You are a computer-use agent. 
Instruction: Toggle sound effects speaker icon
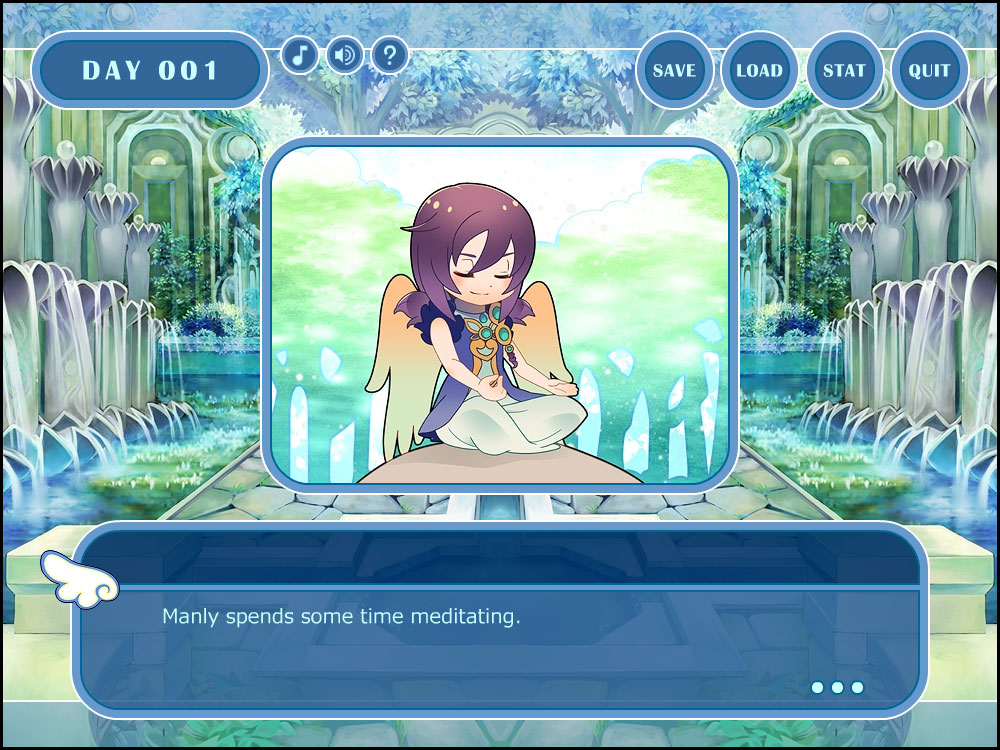point(345,54)
